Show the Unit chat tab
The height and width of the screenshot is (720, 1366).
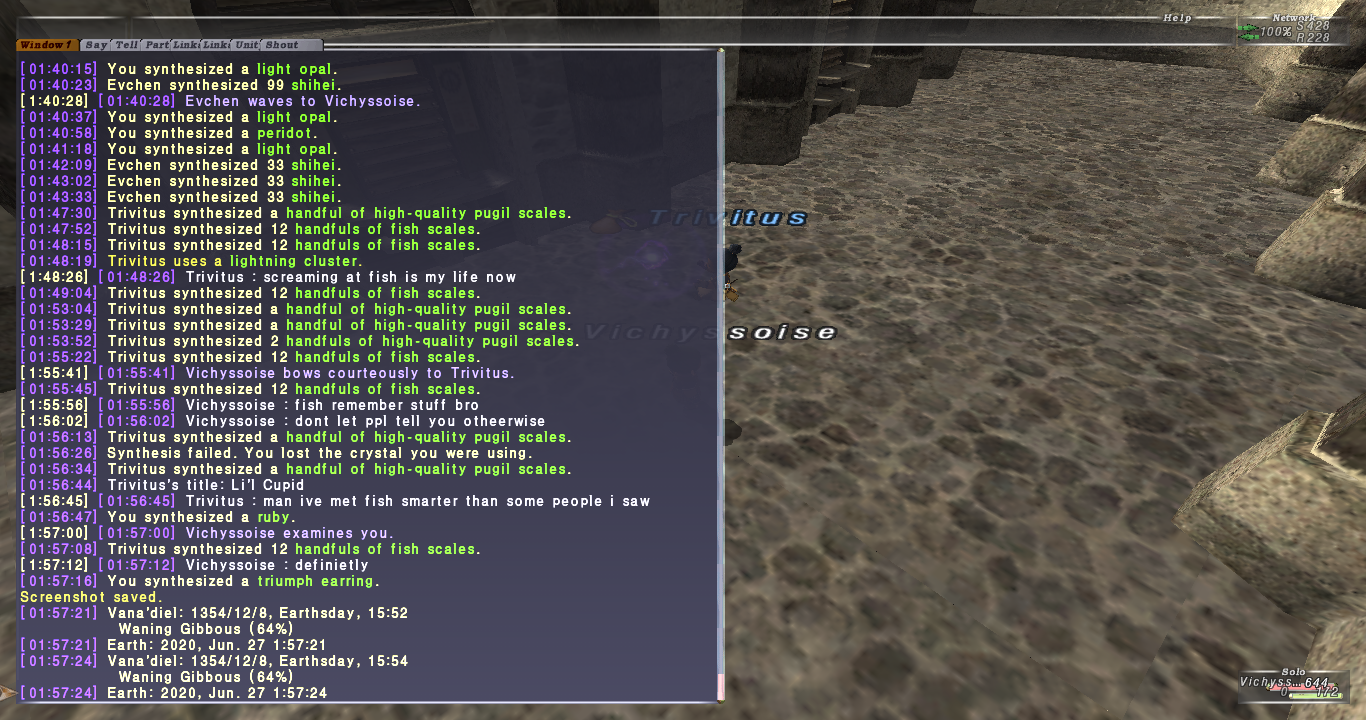tap(246, 45)
